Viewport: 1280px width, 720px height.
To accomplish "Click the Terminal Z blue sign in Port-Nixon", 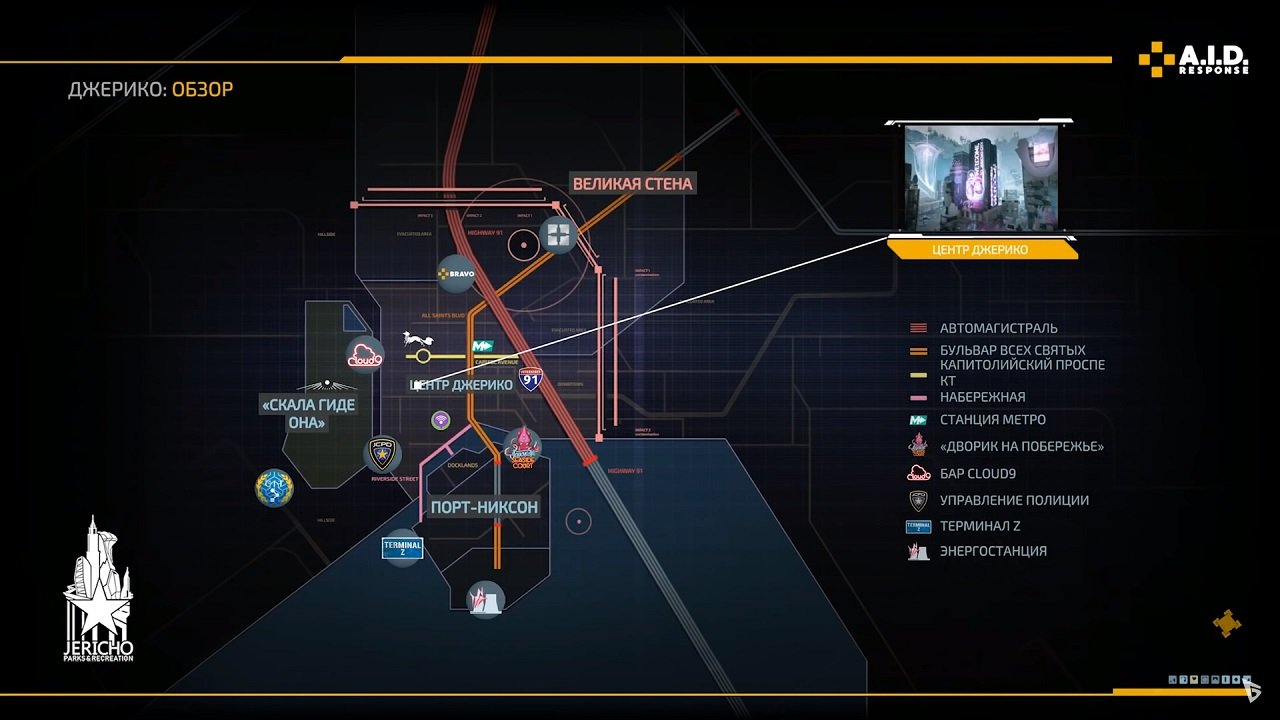I will click(400, 547).
